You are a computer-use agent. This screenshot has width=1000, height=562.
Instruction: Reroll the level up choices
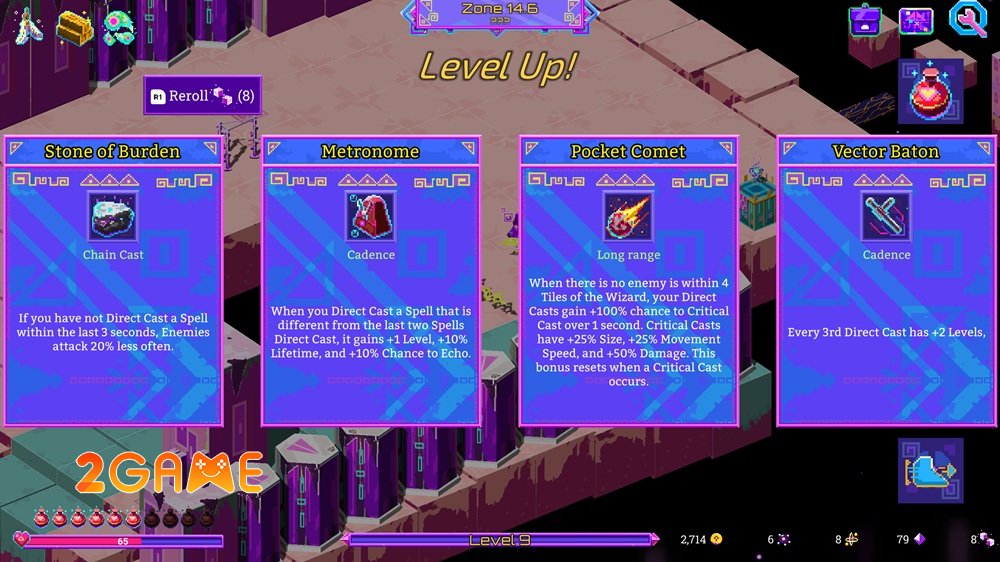202,96
